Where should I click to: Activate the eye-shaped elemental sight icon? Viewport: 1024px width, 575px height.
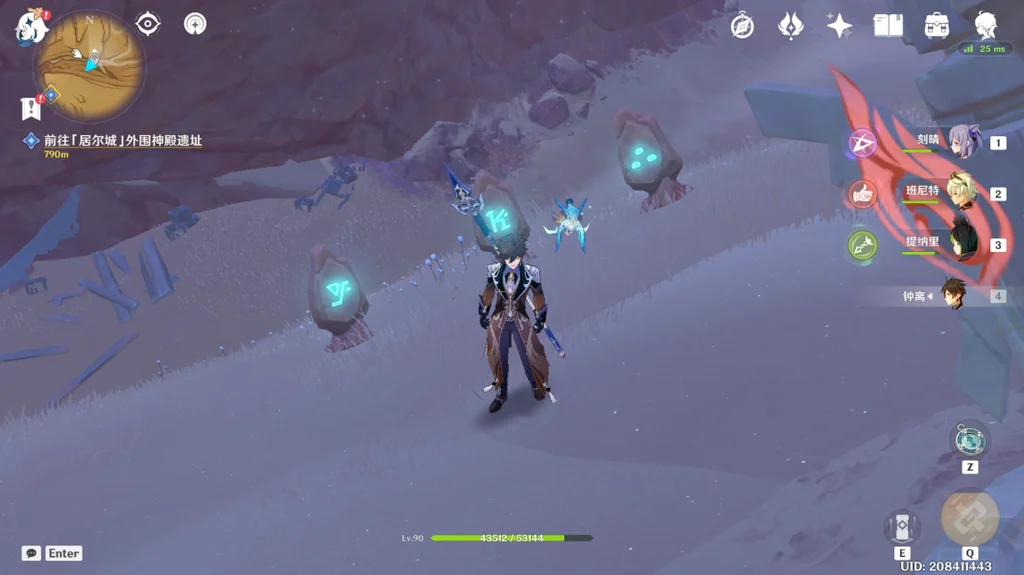pos(148,24)
